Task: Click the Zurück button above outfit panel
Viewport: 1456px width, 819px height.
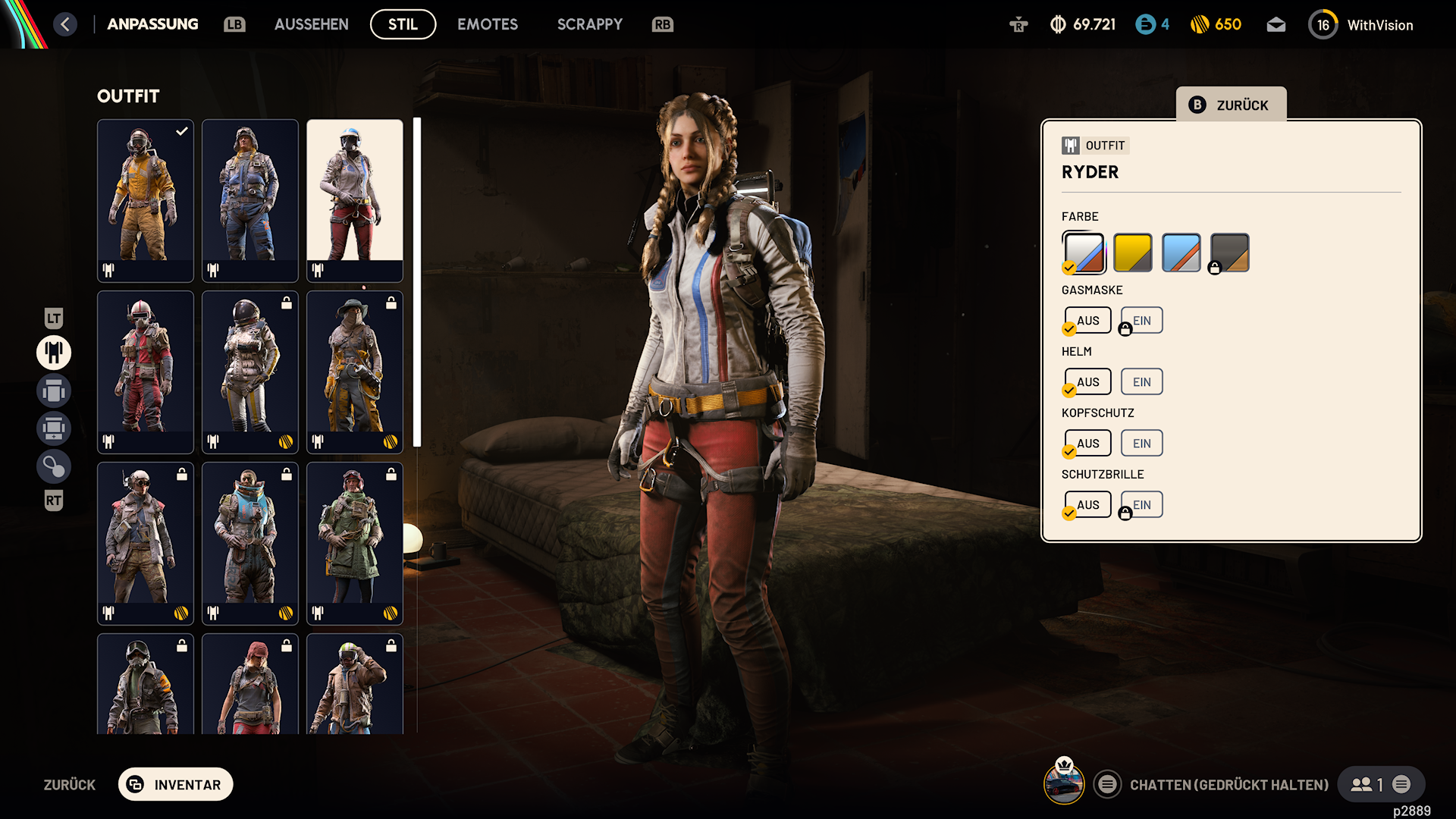Action: coord(1230,105)
